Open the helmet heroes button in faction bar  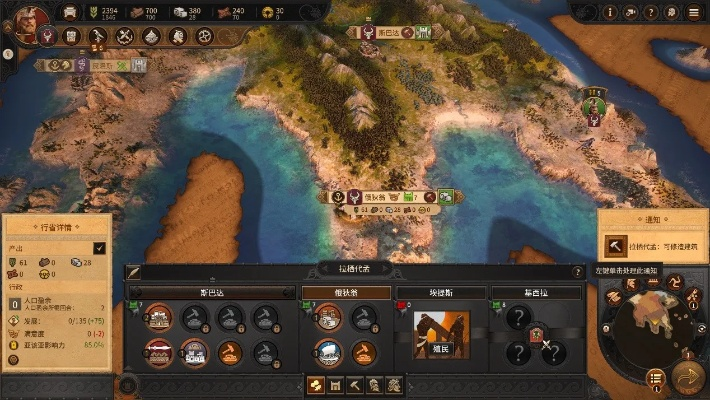click(177, 36)
